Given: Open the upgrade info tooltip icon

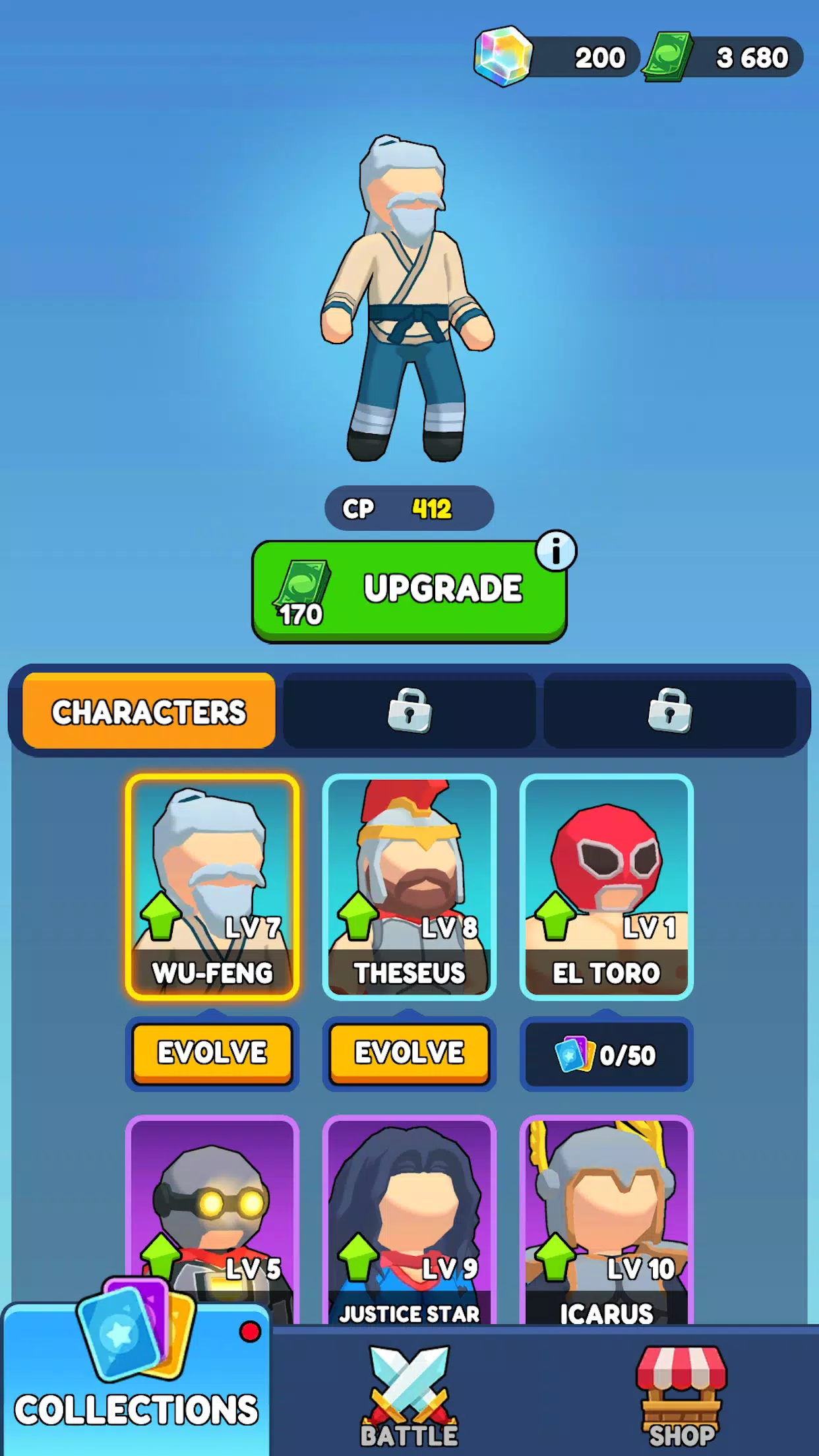Looking at the screenshot, I should point(556,551).
